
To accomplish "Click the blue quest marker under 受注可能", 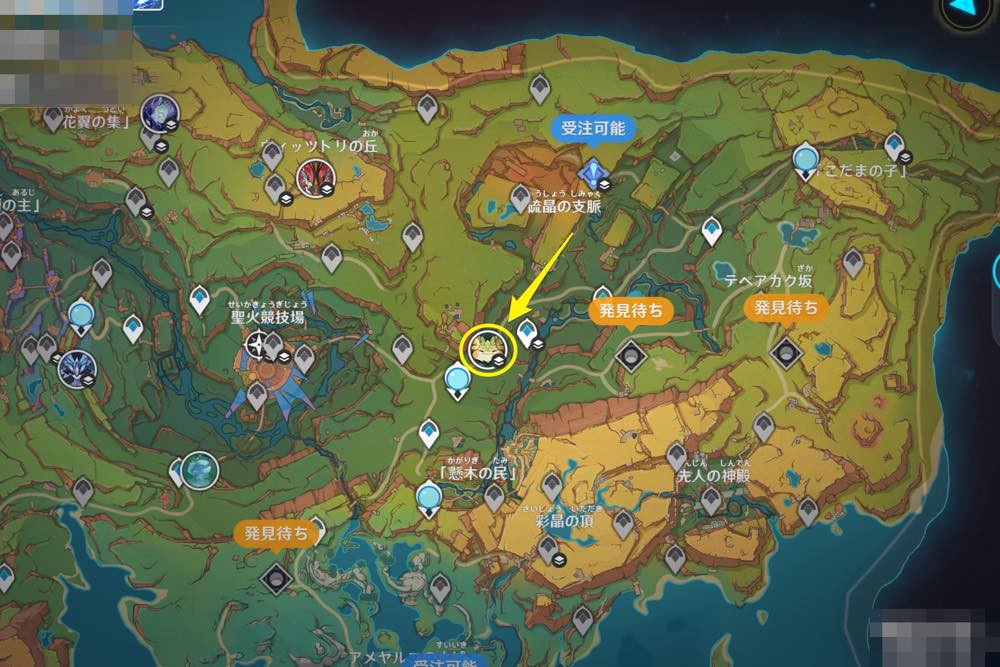I will point(594,172).
